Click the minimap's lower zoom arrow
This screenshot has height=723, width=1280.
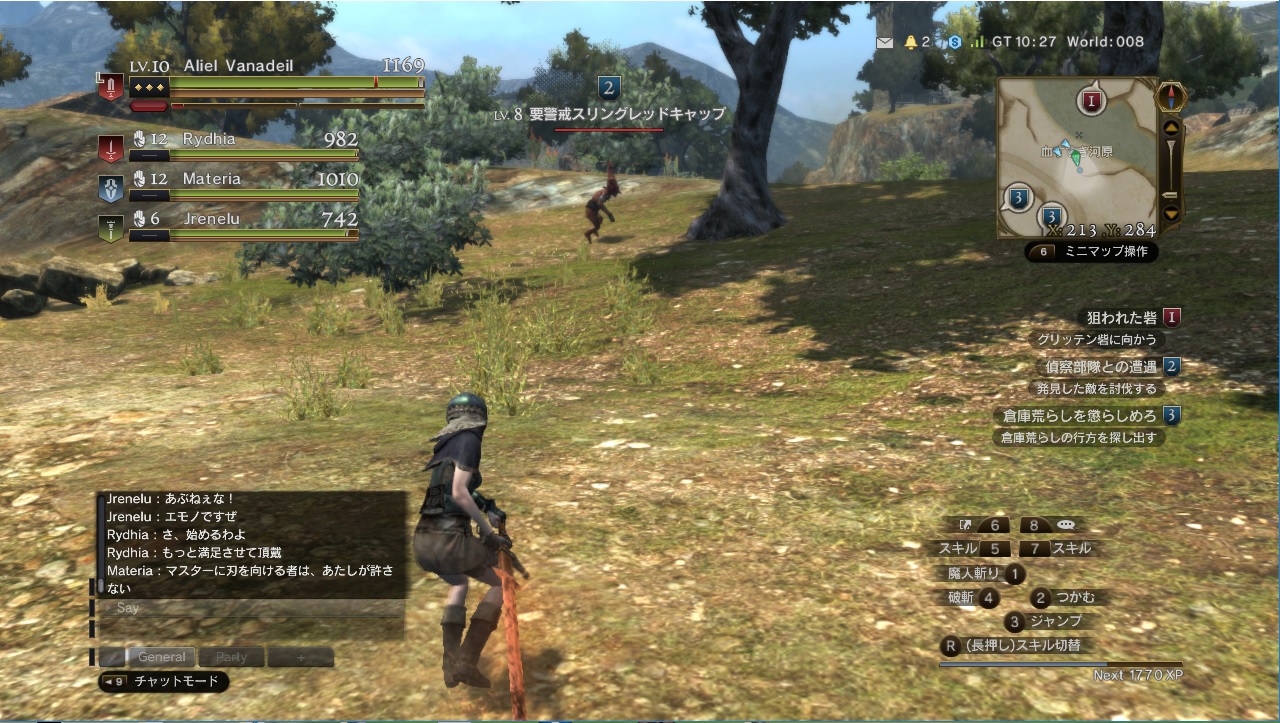pyautogui.click(x=1170, y=213)
